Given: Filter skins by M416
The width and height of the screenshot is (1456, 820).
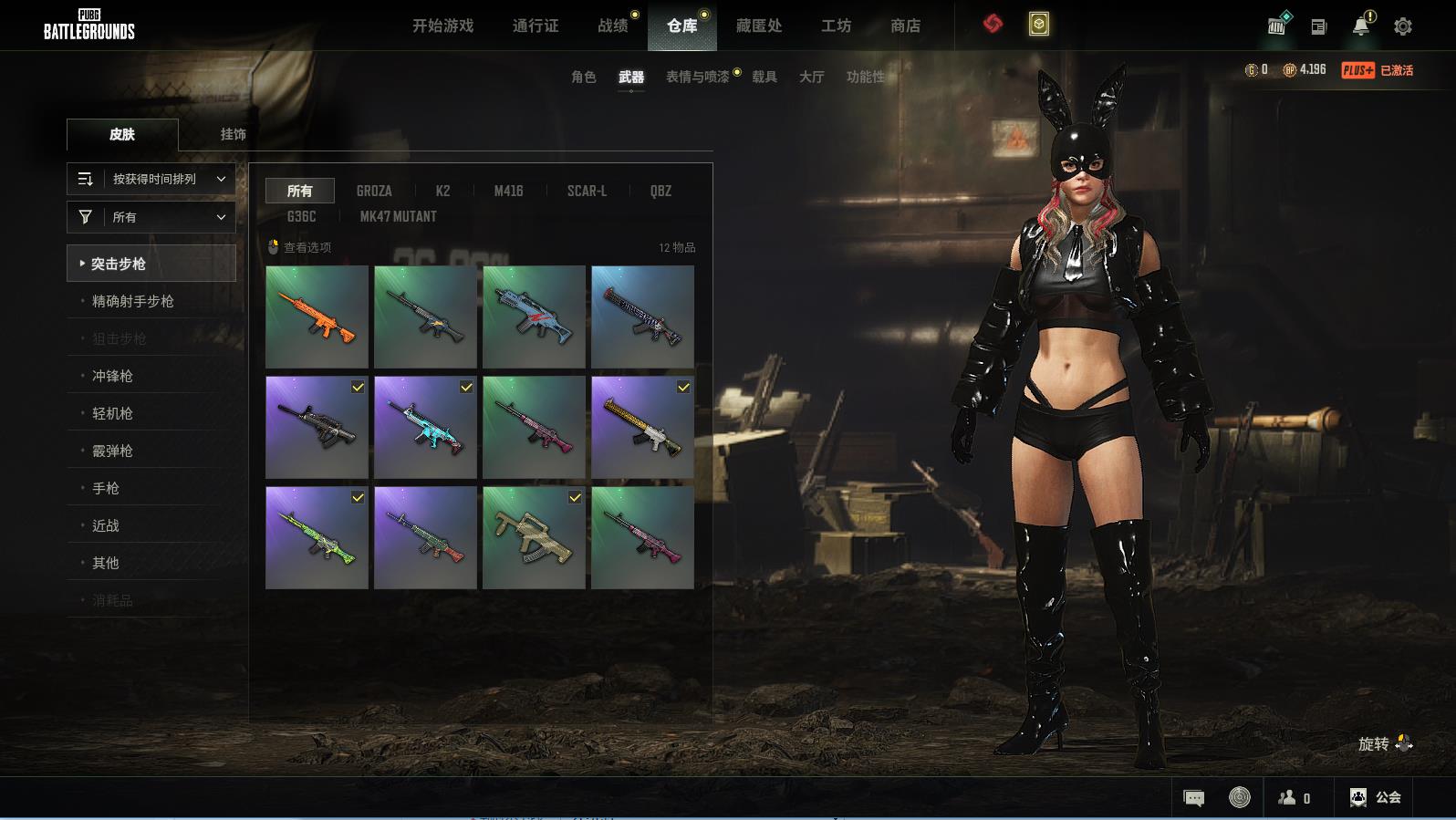Looking at the screenshot, I should 508,191.
